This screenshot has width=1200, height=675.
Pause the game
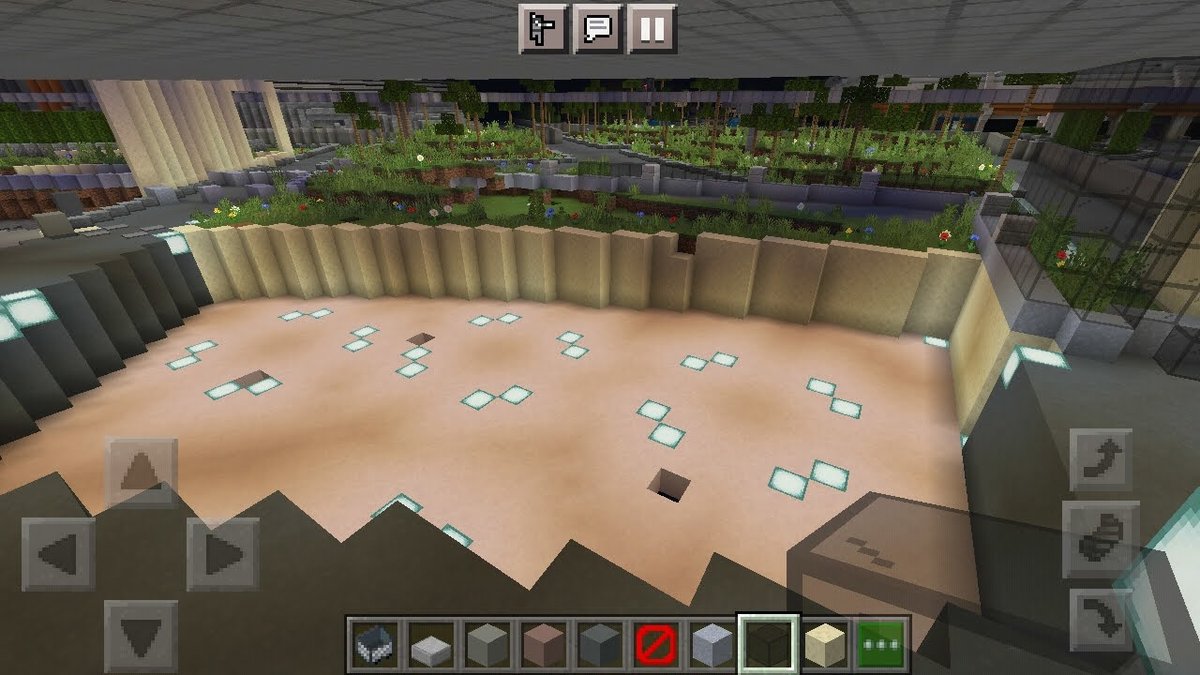point(652,28)
